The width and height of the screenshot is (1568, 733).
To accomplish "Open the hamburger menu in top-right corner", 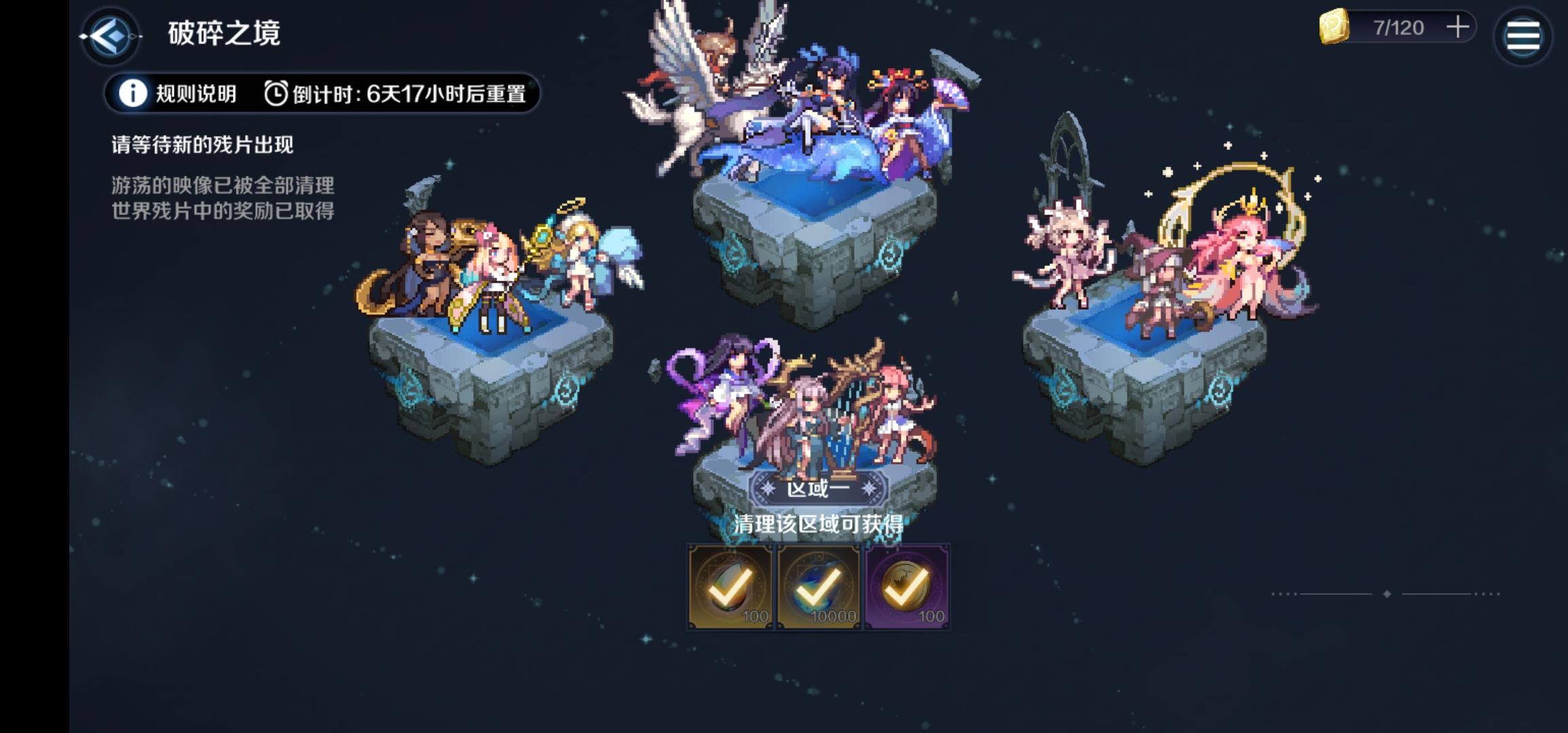I will point(1523,35).
